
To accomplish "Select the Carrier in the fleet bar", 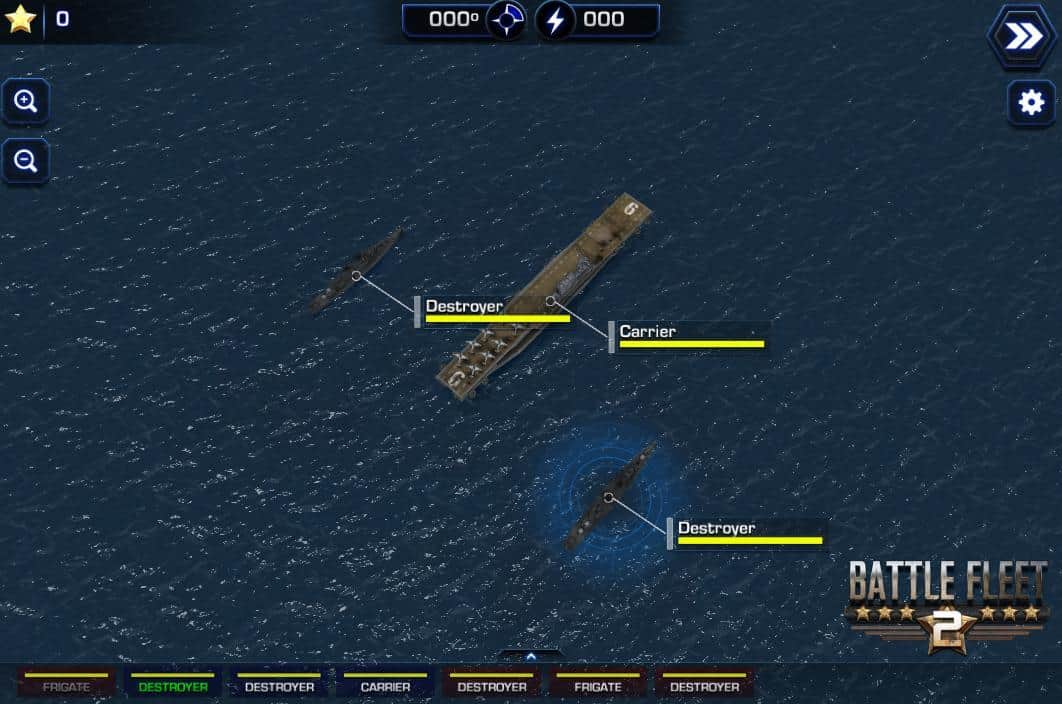I will point(385,686).
